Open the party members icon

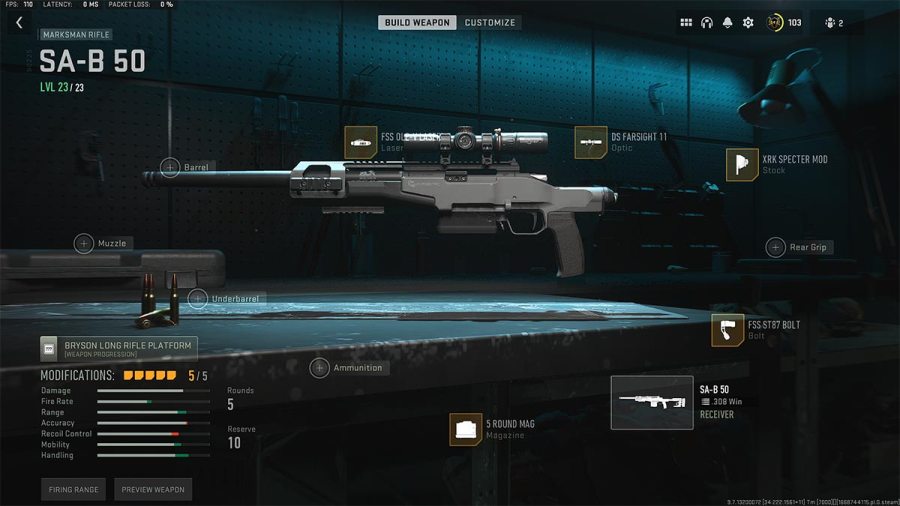pyautogui.click(x=835, y=22)
